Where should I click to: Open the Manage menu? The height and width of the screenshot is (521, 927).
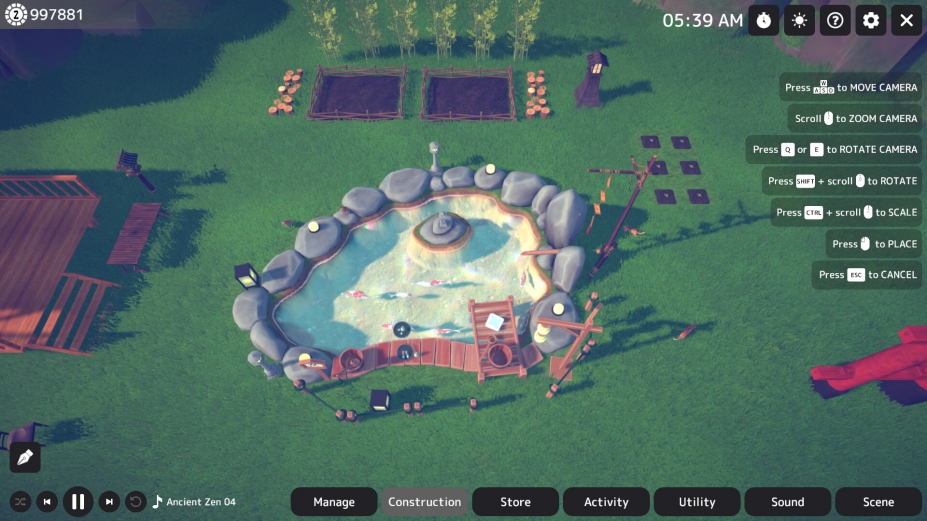click(334, 502)
